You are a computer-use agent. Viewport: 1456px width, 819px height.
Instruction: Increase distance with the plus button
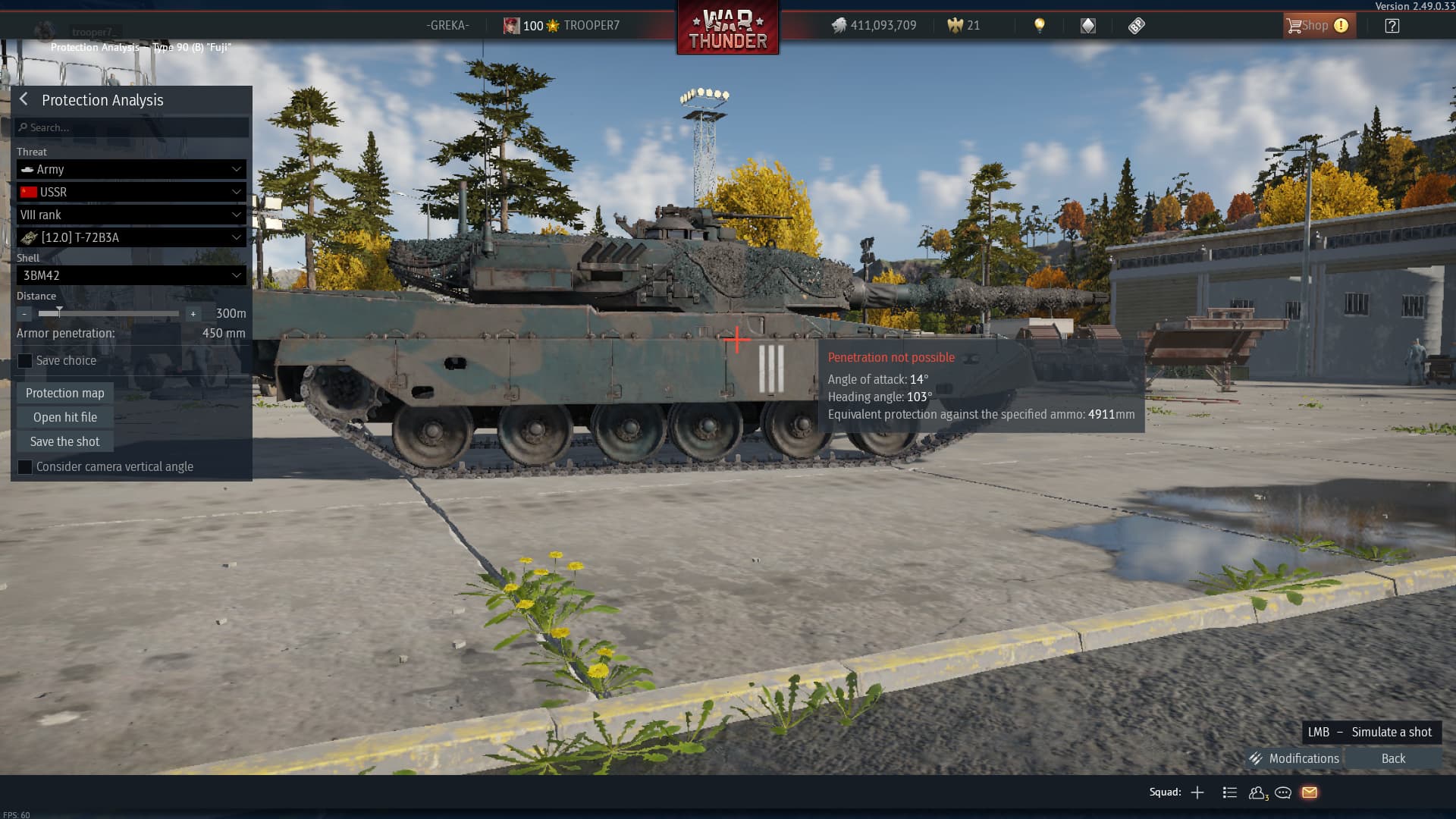tap(193, 314)
